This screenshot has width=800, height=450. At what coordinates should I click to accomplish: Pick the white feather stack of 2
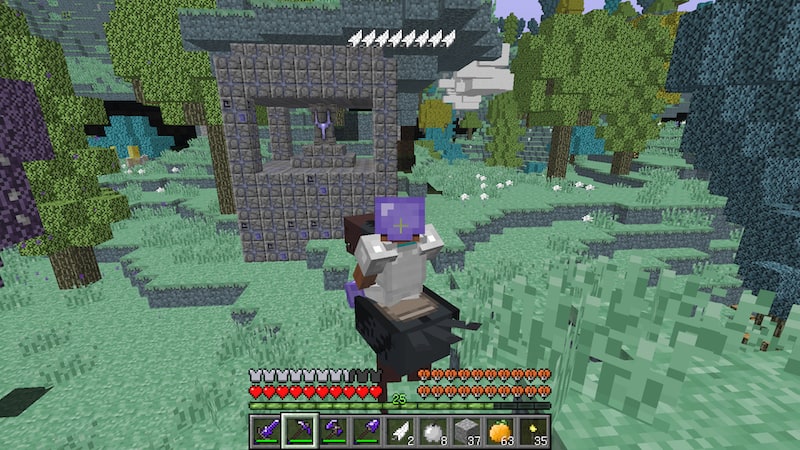398,429
